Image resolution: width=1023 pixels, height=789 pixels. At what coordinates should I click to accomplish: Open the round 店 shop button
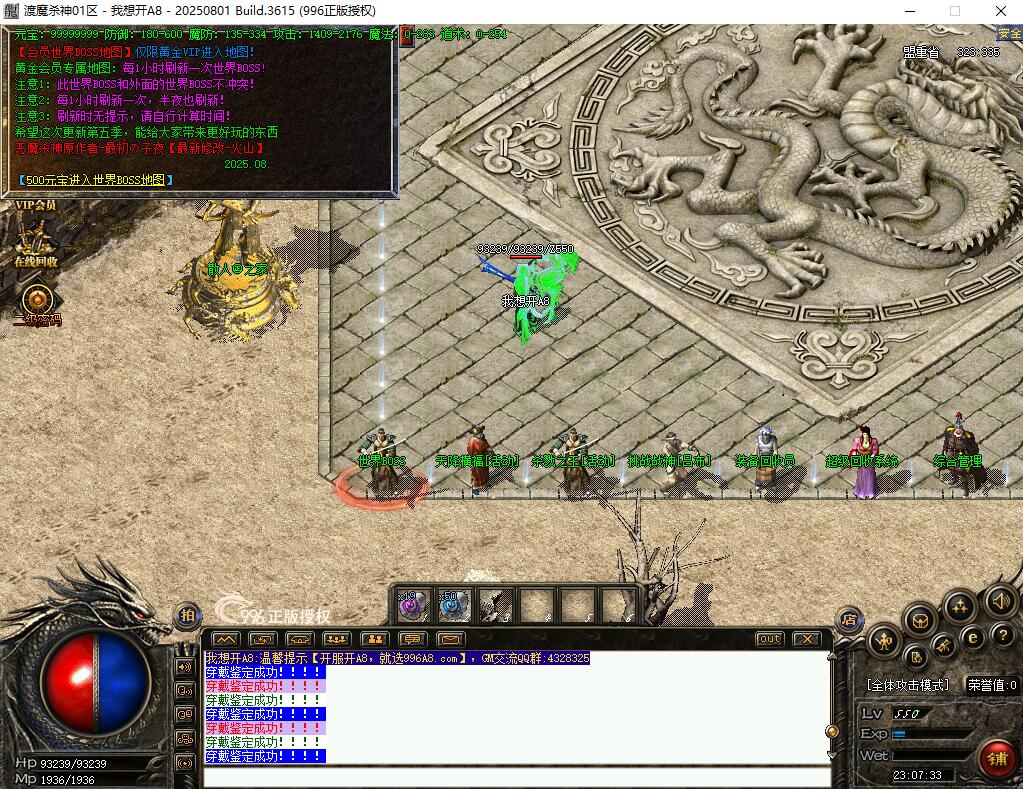(x=848, y=617)
